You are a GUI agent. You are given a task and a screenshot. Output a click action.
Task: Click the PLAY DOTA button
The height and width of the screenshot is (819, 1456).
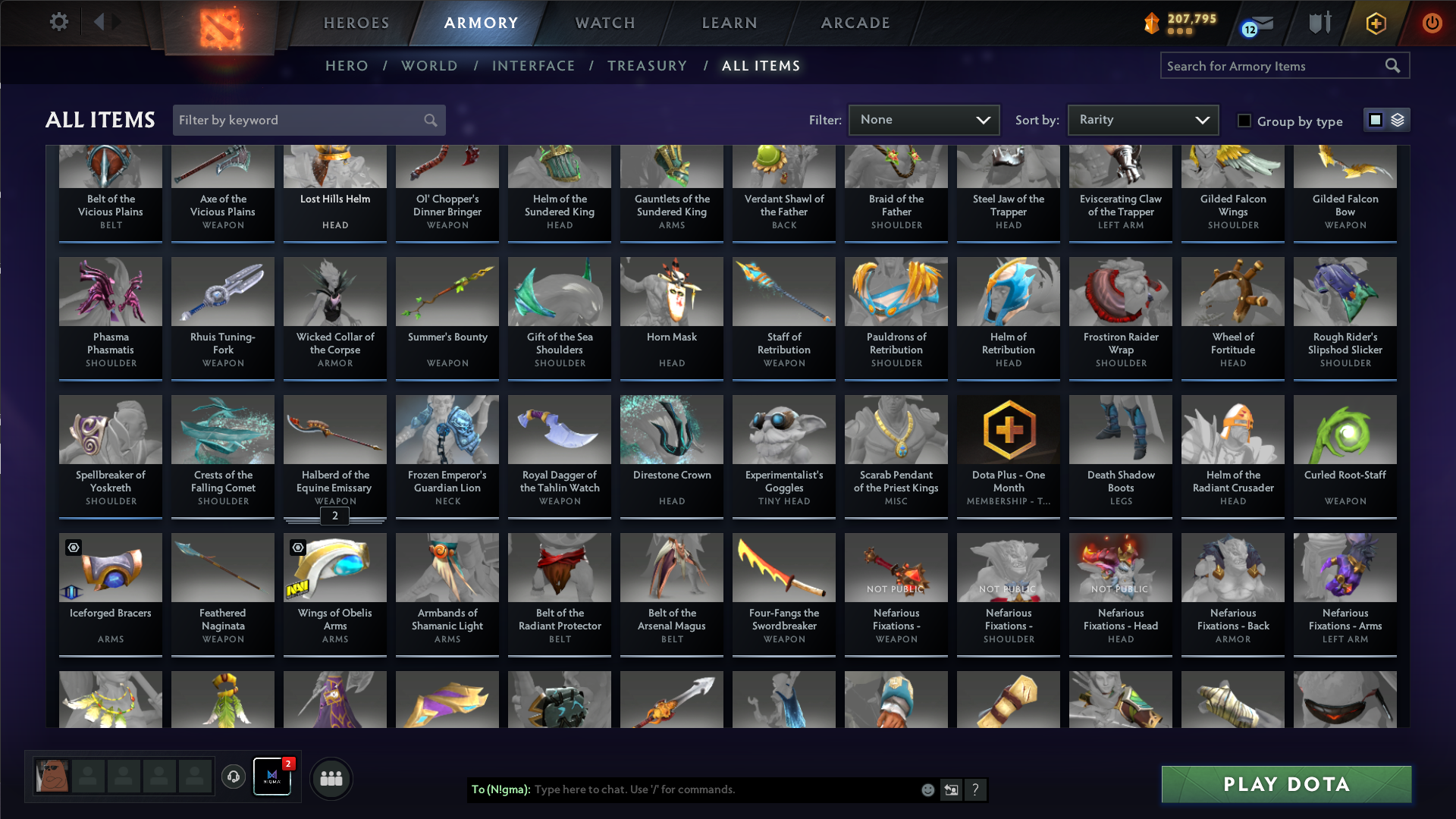1285,784
